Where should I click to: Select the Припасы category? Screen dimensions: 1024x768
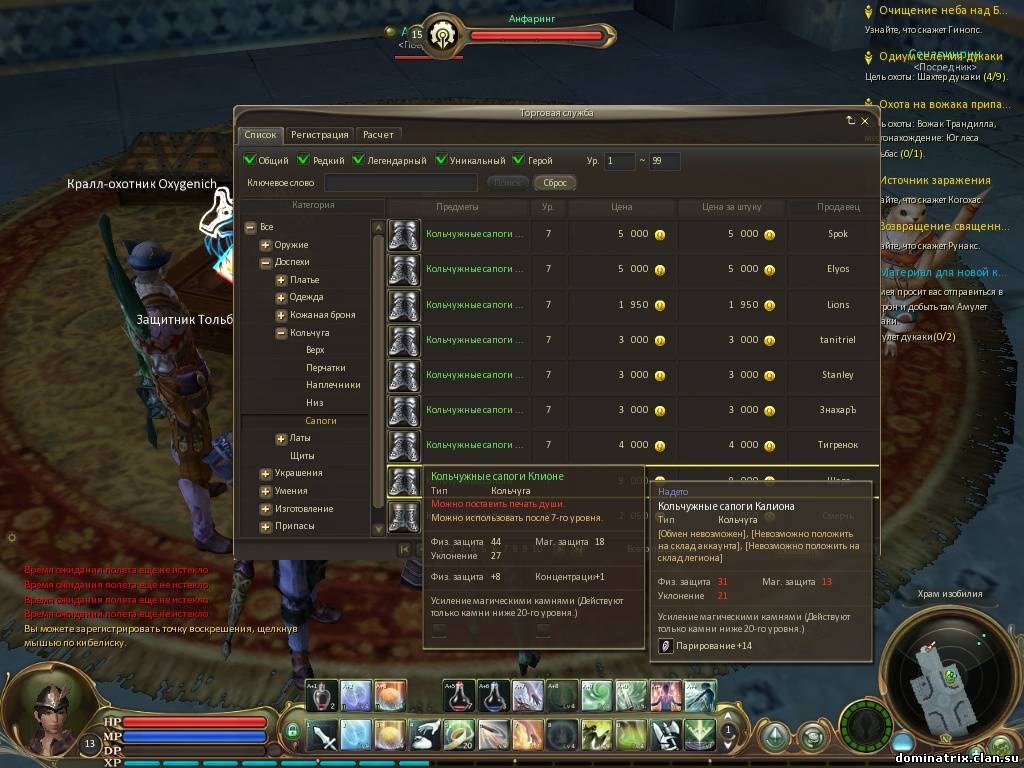point(265,526)
